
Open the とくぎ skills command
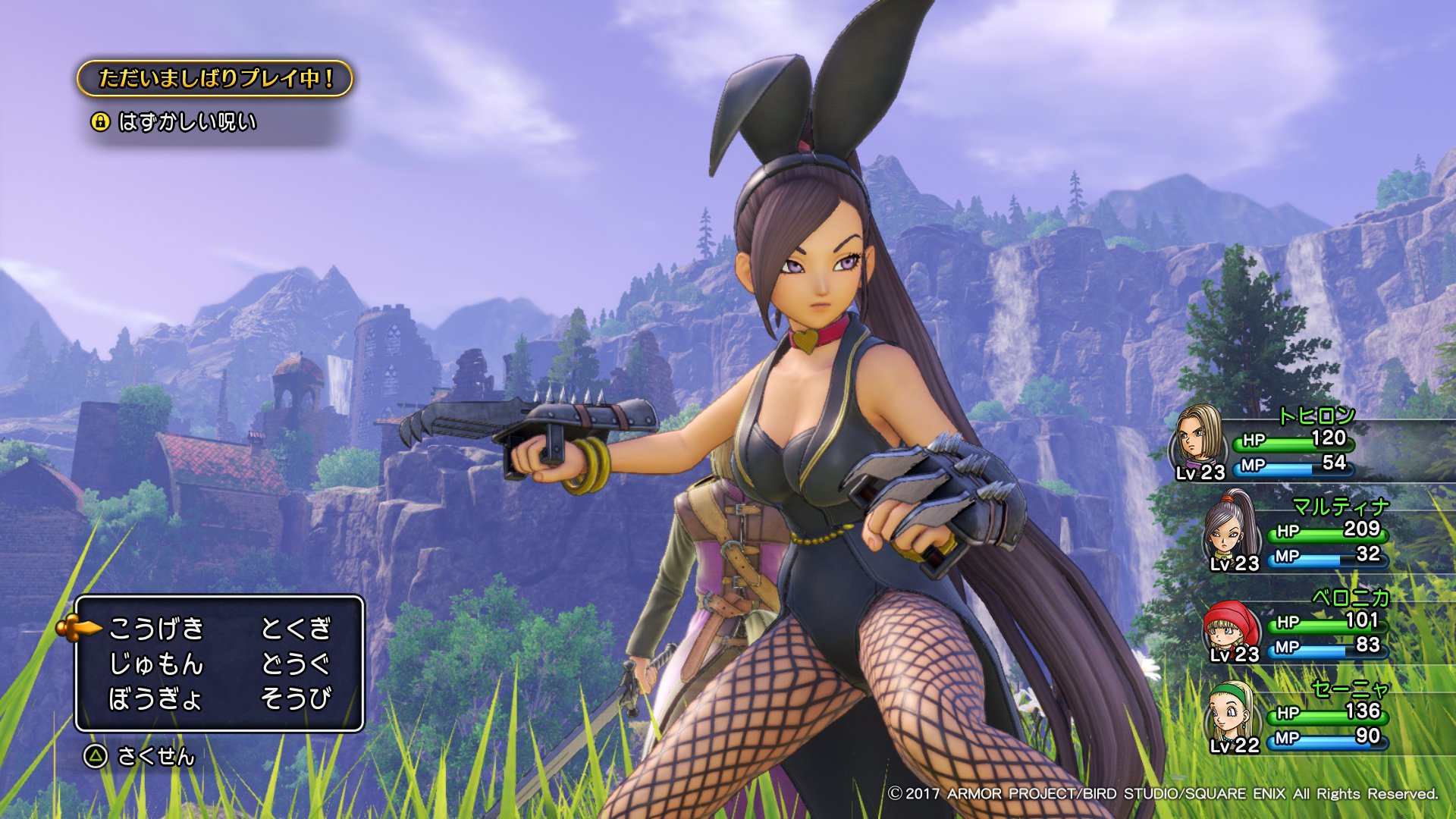point(296,628)
